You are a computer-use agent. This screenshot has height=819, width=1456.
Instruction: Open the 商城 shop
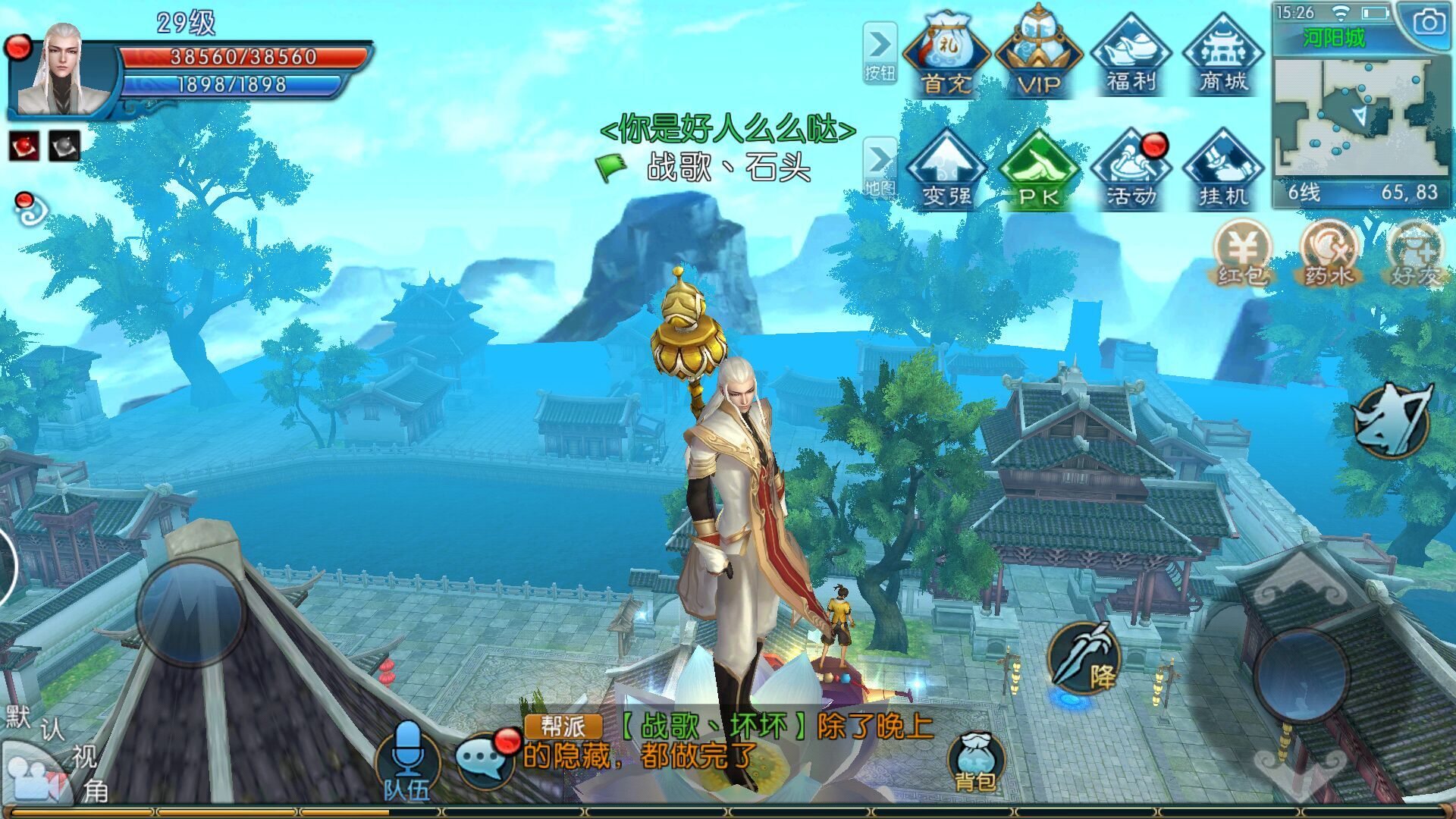pos(1223,55)
